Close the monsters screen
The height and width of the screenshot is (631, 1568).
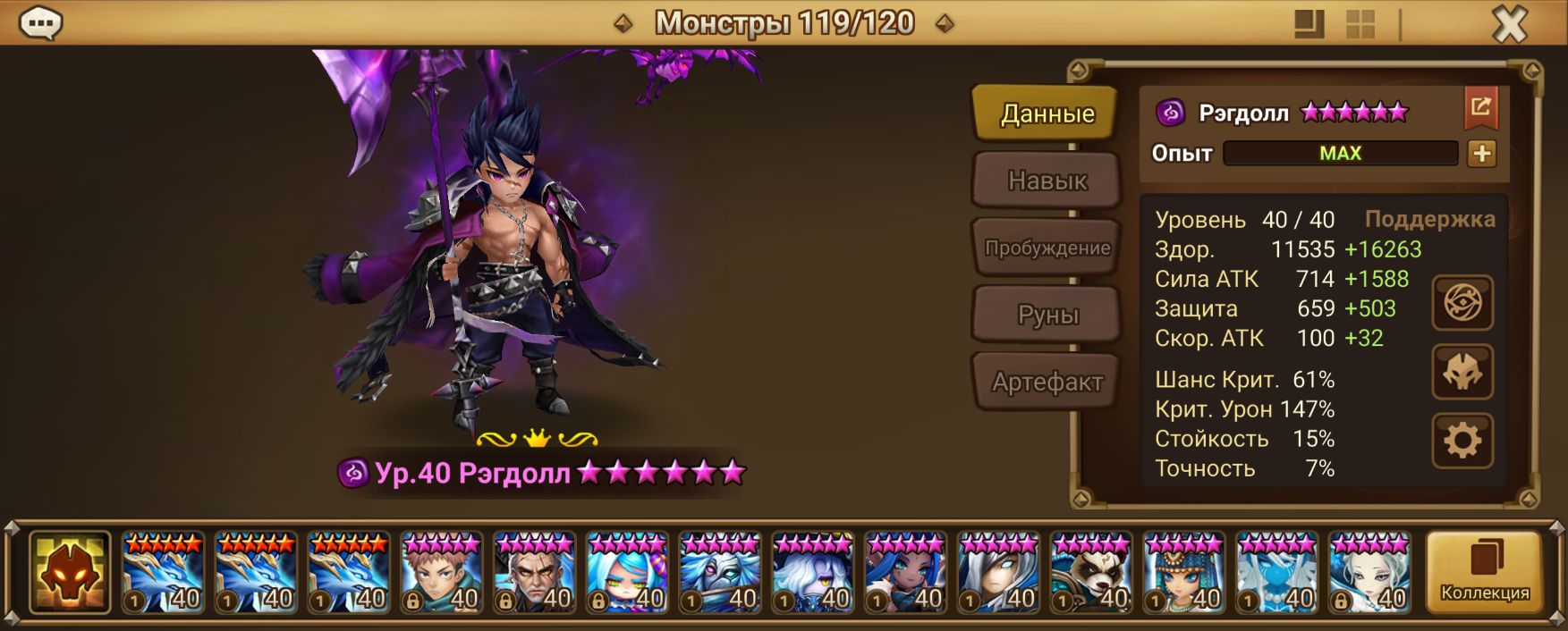1509,24
